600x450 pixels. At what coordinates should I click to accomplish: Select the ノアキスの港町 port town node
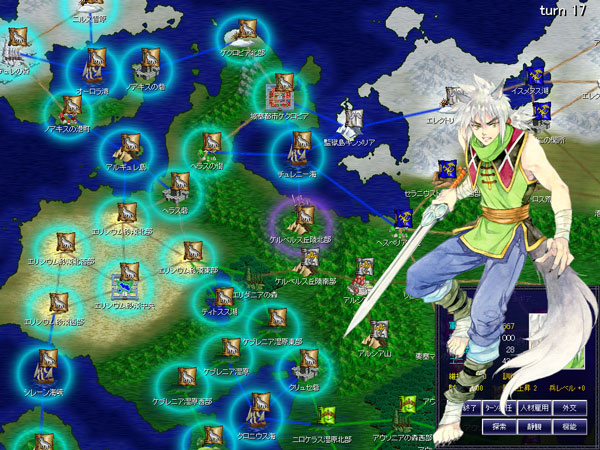[x=70, y=108]
